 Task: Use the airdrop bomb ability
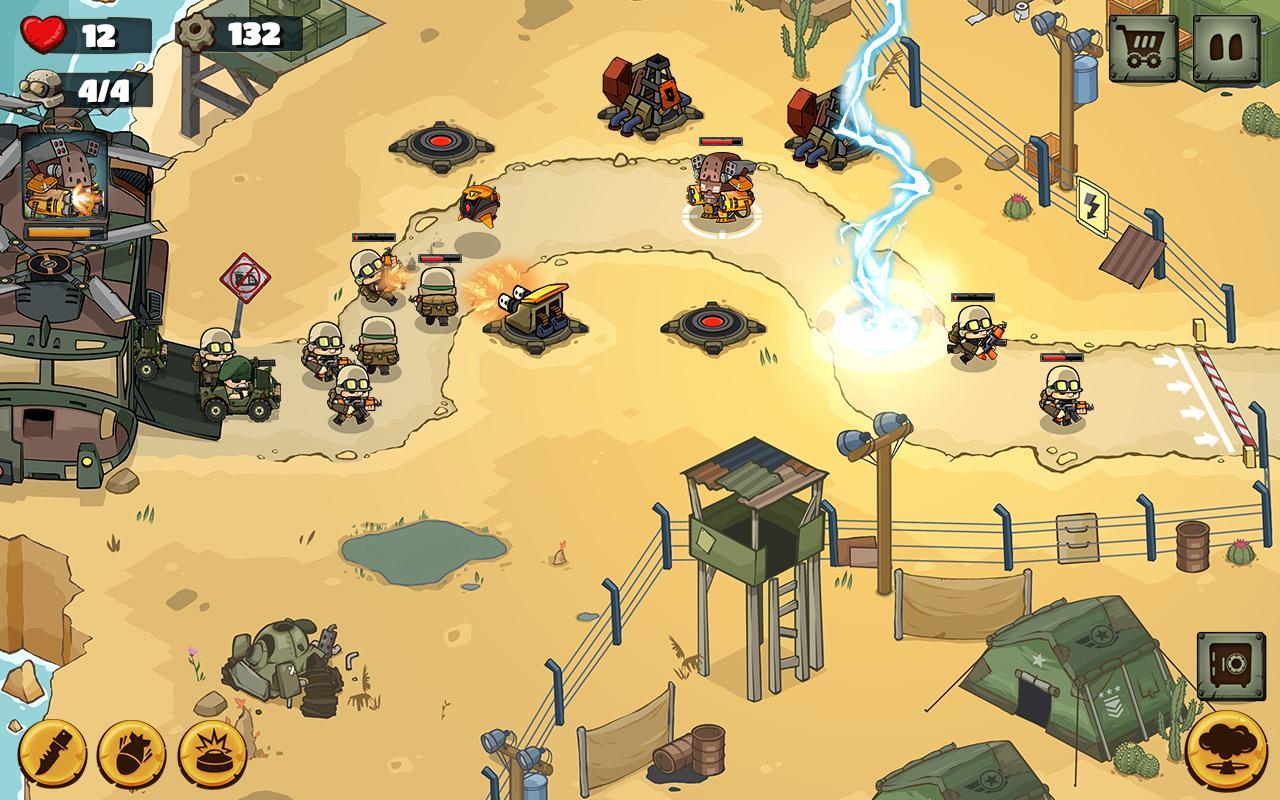click(131, 753)
